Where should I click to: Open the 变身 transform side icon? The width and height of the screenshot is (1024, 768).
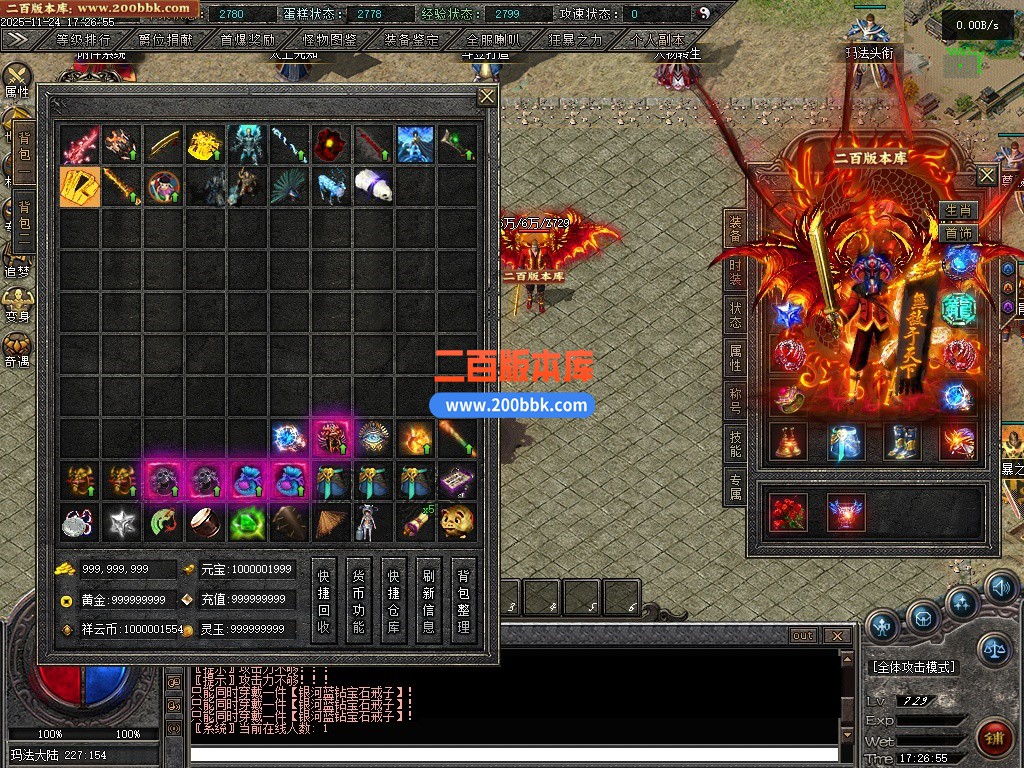[17, 304]
